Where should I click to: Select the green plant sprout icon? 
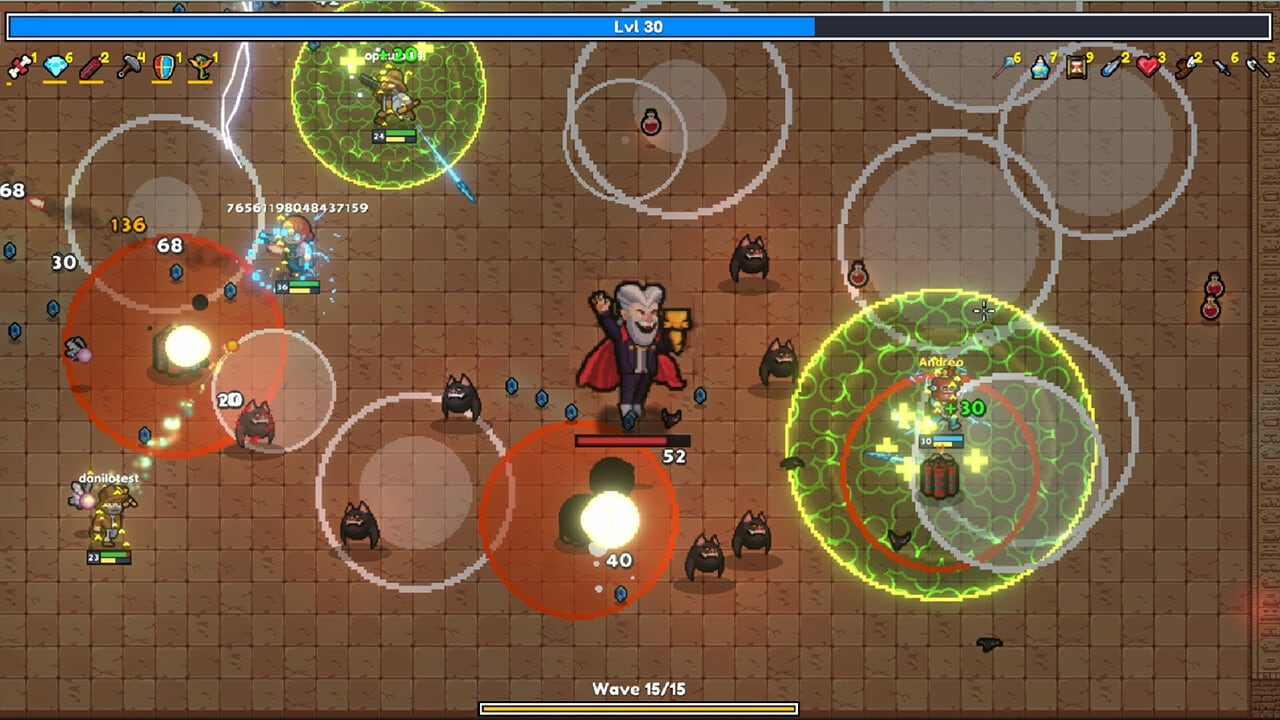point(201,67)
